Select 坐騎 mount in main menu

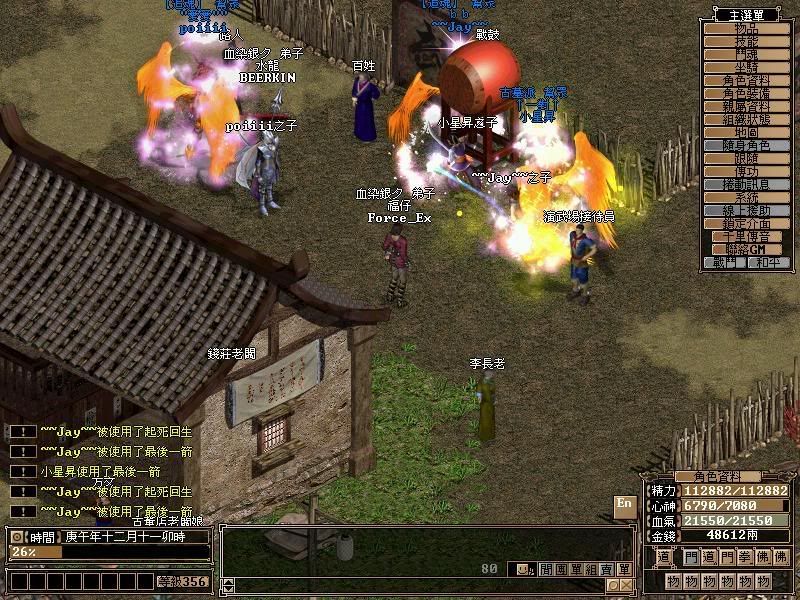[x=746, y=68]
